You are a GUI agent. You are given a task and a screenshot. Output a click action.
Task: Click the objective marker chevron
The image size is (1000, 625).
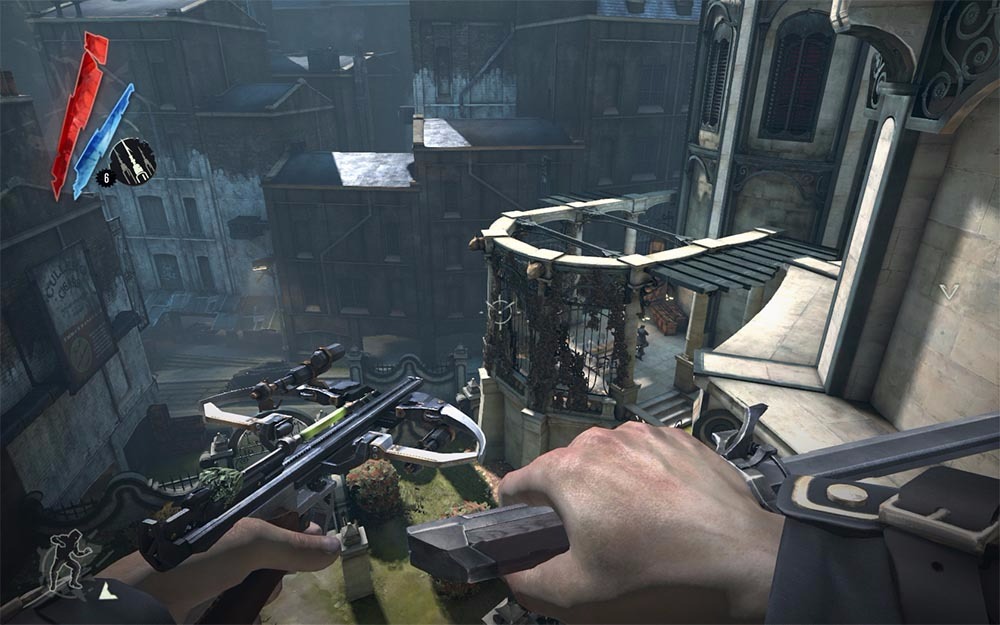pos(948,292)
